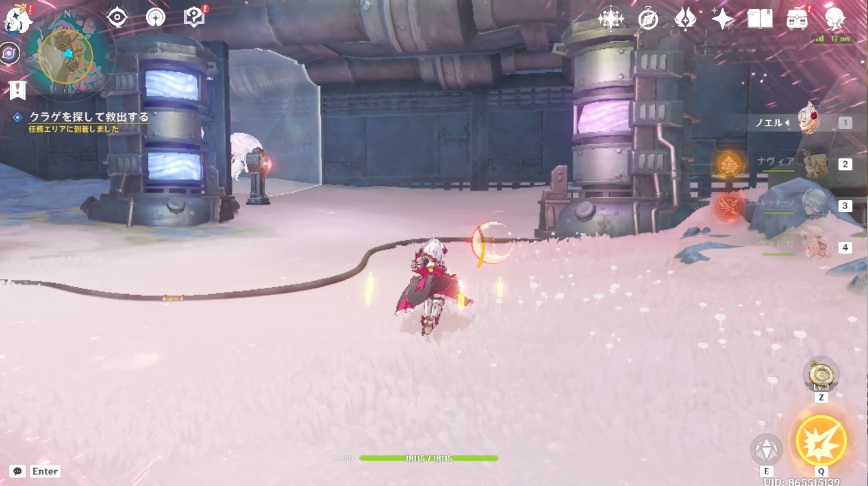Click the four-pointed star icon

722,18
